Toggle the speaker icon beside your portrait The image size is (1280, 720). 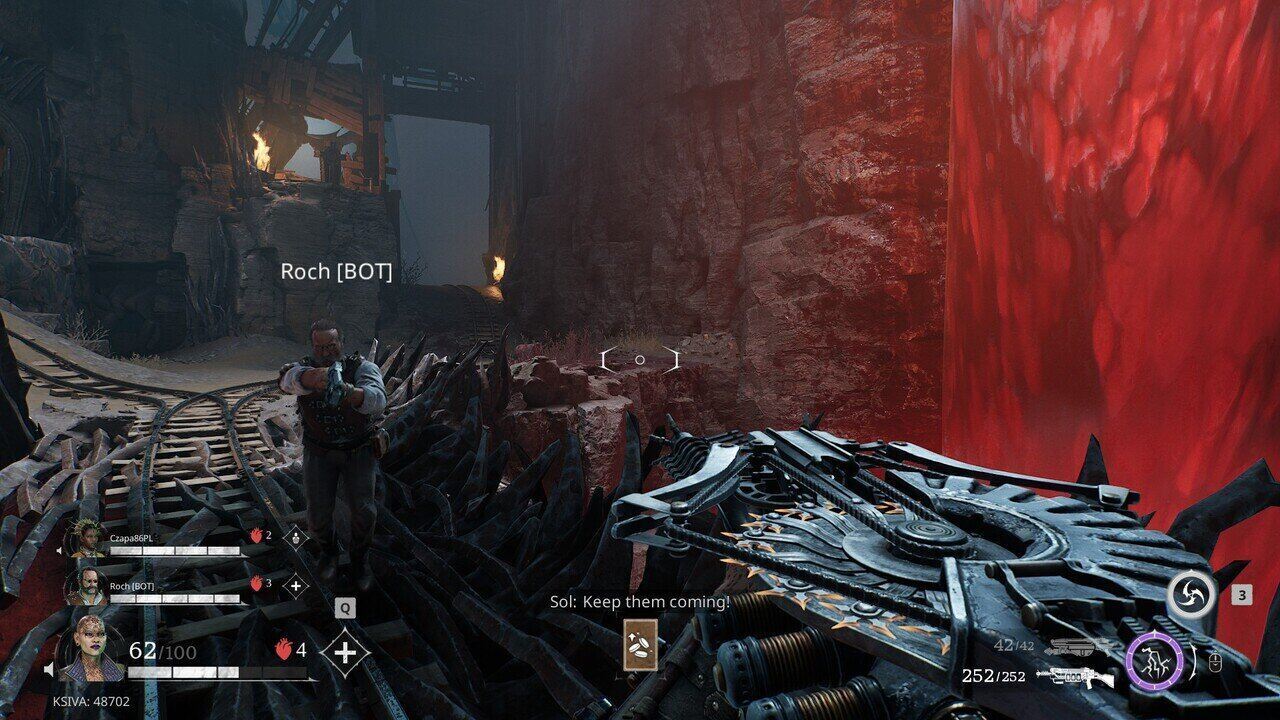(49, 669)
